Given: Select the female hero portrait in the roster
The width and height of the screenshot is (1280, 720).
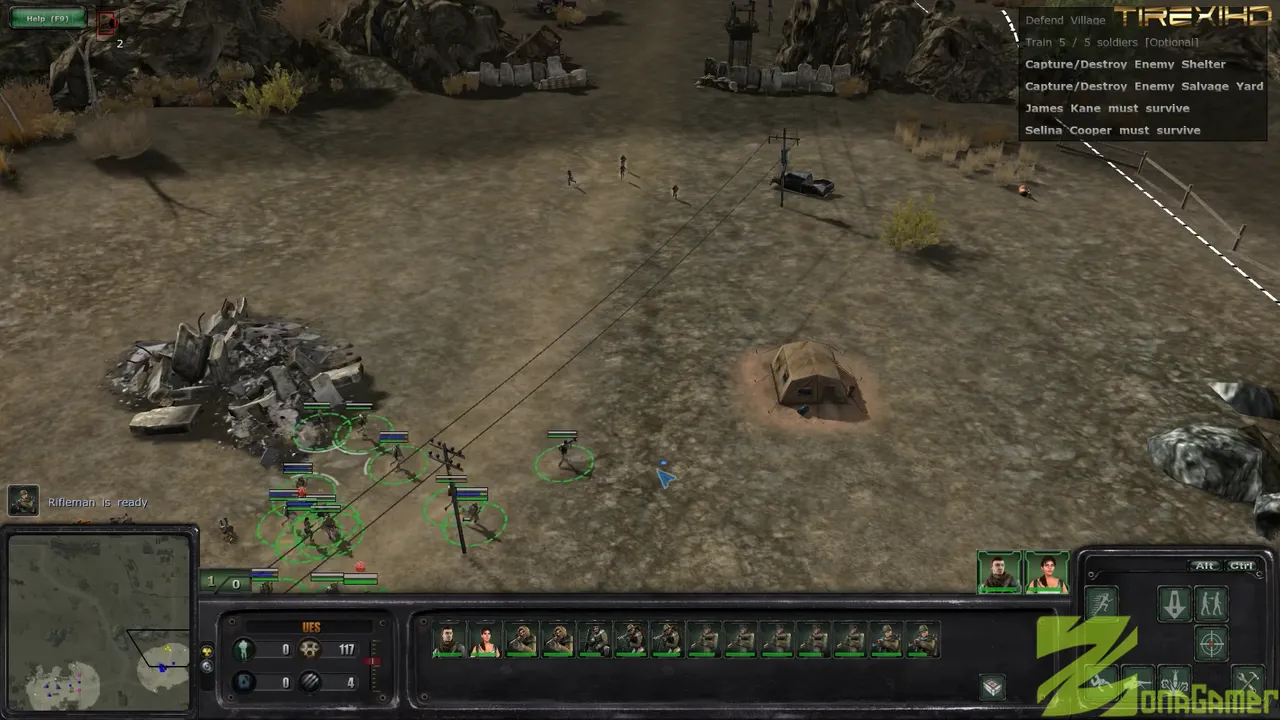Looking at the screenshot, I should click(x=485, y=640).
